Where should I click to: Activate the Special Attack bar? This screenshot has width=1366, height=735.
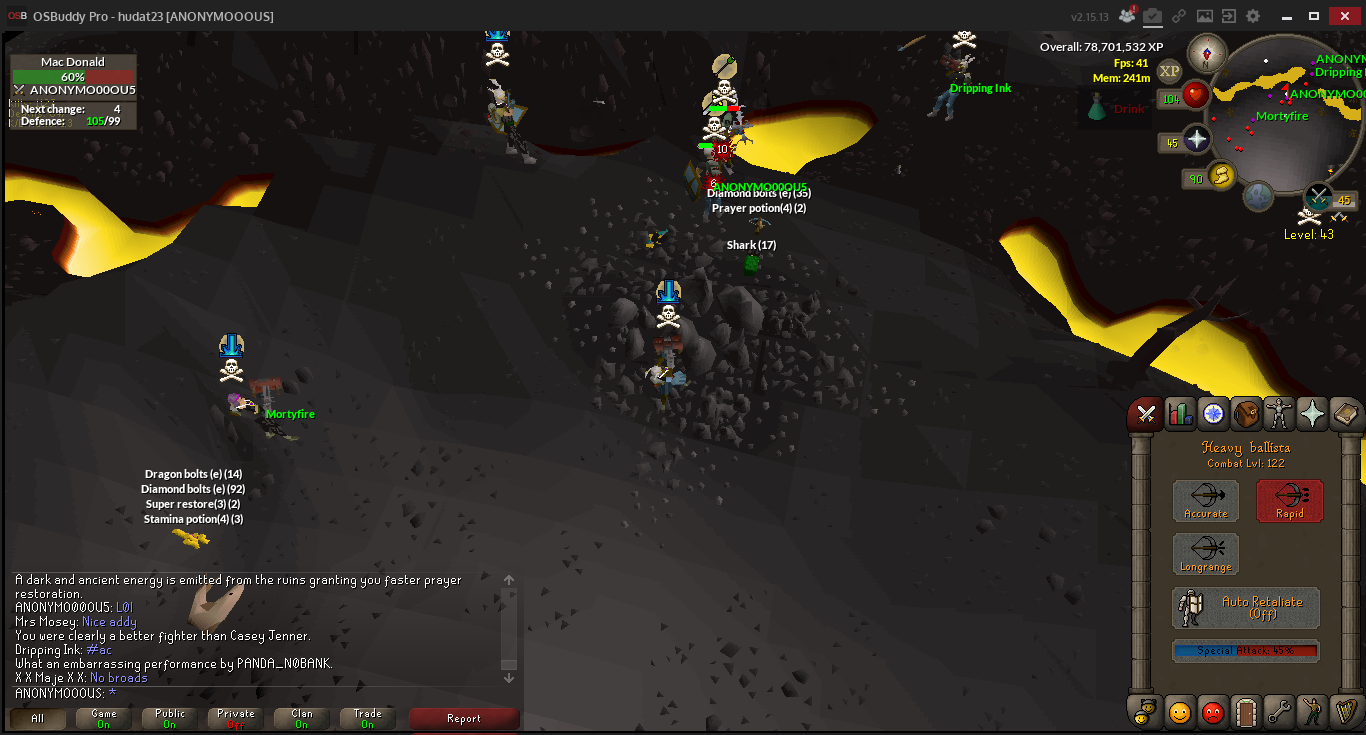tap(1246, 651)
